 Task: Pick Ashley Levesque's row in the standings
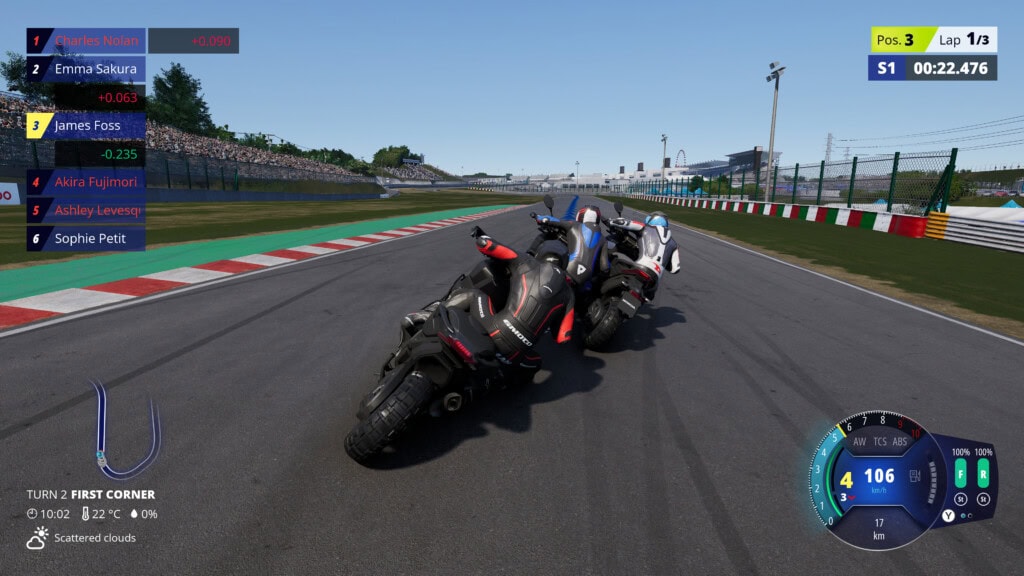point(86,210)
